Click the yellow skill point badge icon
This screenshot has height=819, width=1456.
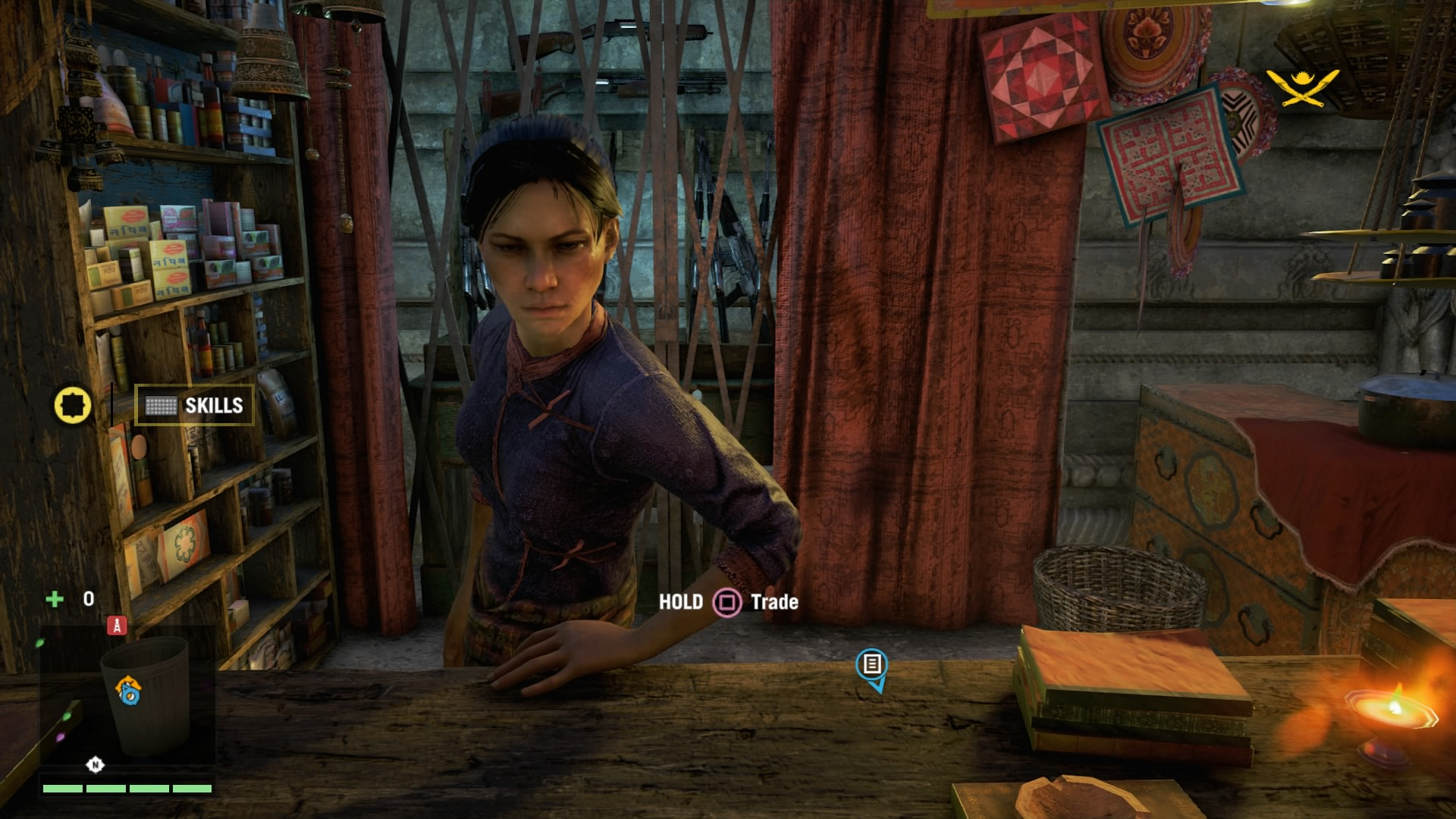pos(73,406)
